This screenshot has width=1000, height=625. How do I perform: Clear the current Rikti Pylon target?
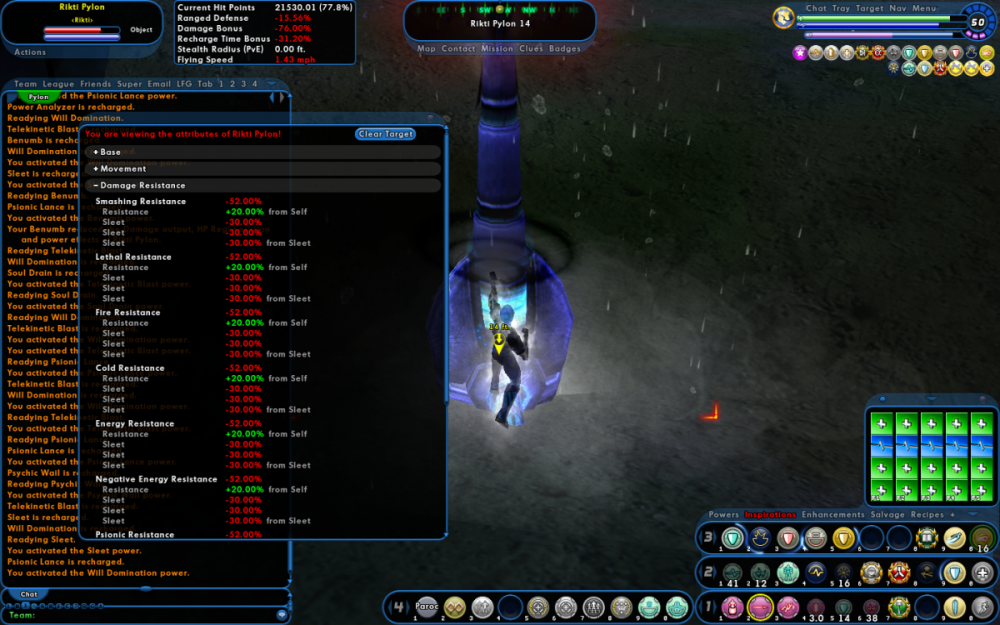385,134
